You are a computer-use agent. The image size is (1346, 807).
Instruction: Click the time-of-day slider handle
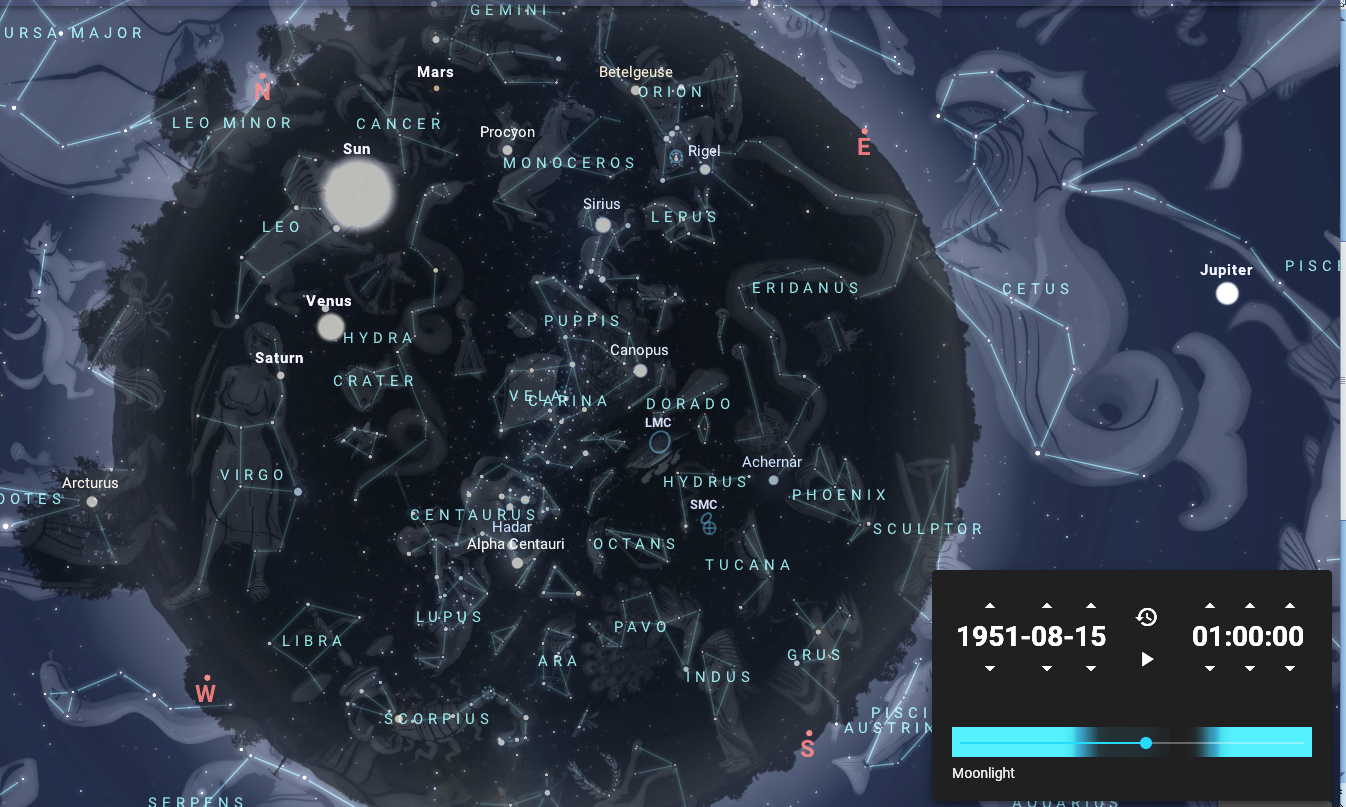click(1146, 743)
